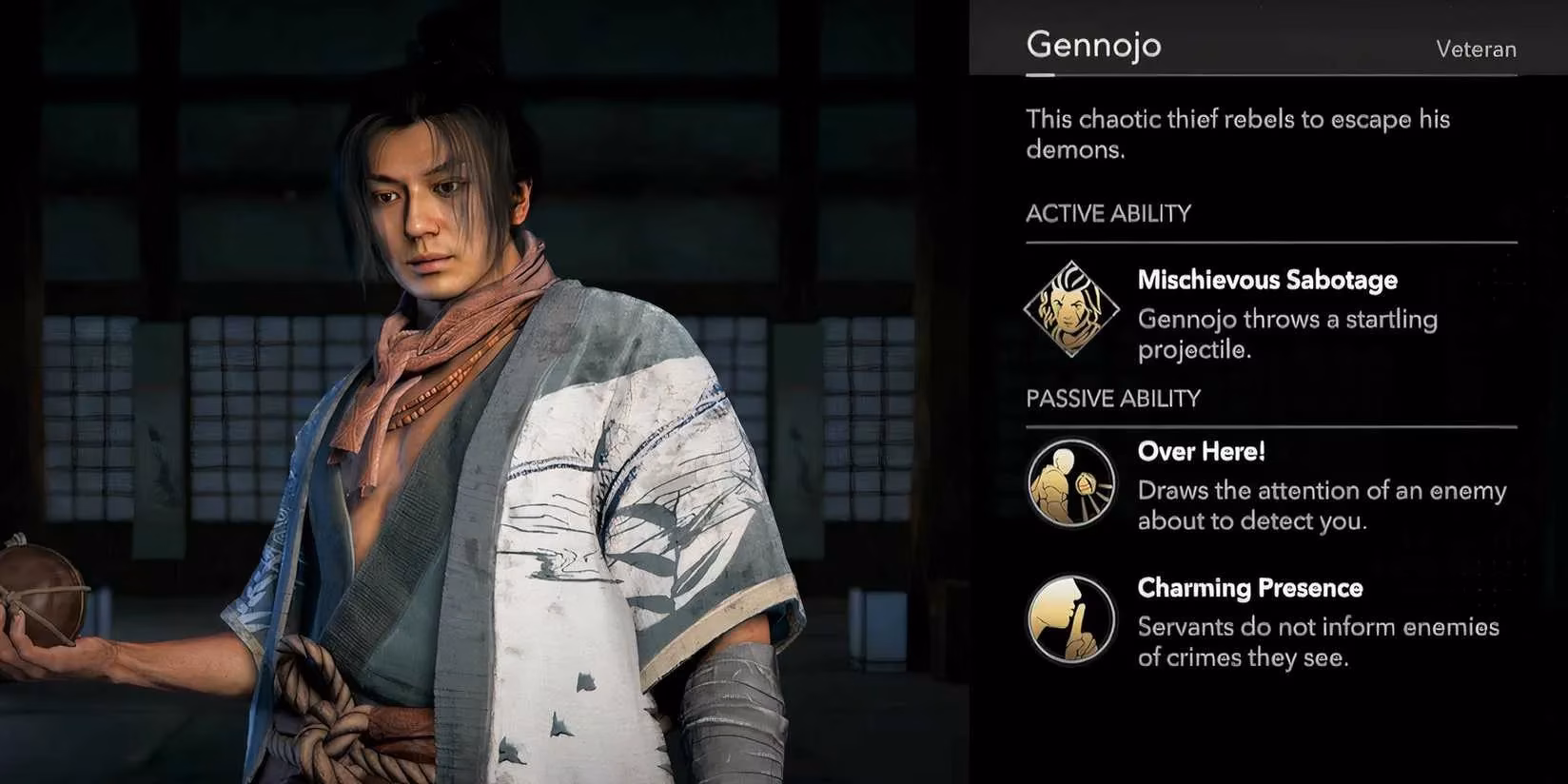Viewport: 1568px width, 784px height.
Task: Click the Mischievous Sabotage ability name
Action: tap(1267, 280)
